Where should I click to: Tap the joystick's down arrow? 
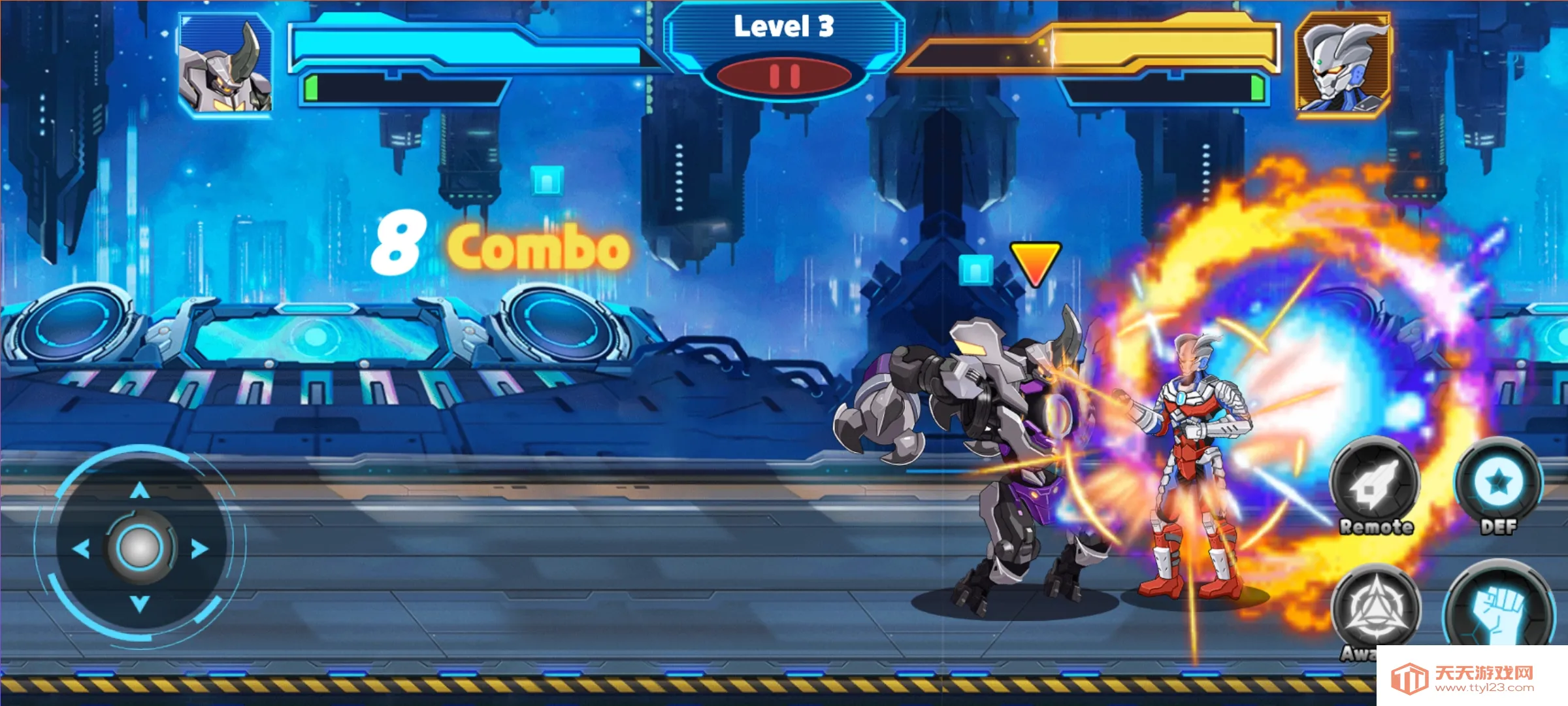click(x=140, y=603)
